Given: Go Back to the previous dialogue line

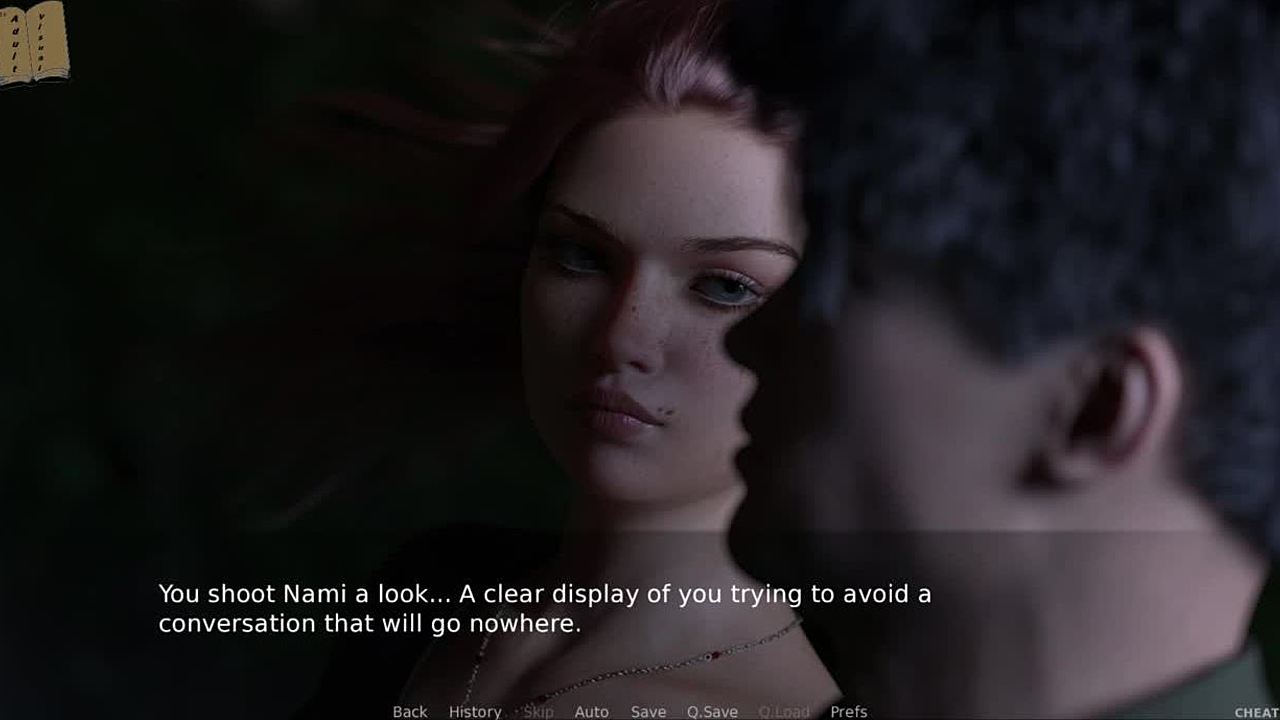Looking at the screenshot, I should 409,711.
